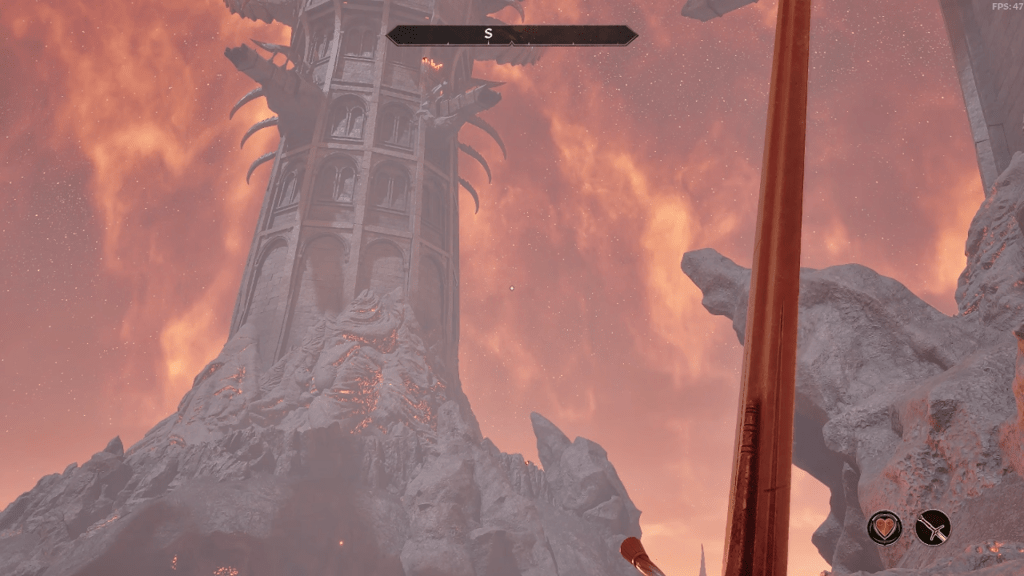This screenshot has height=576, width=1024.
Task: Click the sword weapon icon
Action: point(933,527)
